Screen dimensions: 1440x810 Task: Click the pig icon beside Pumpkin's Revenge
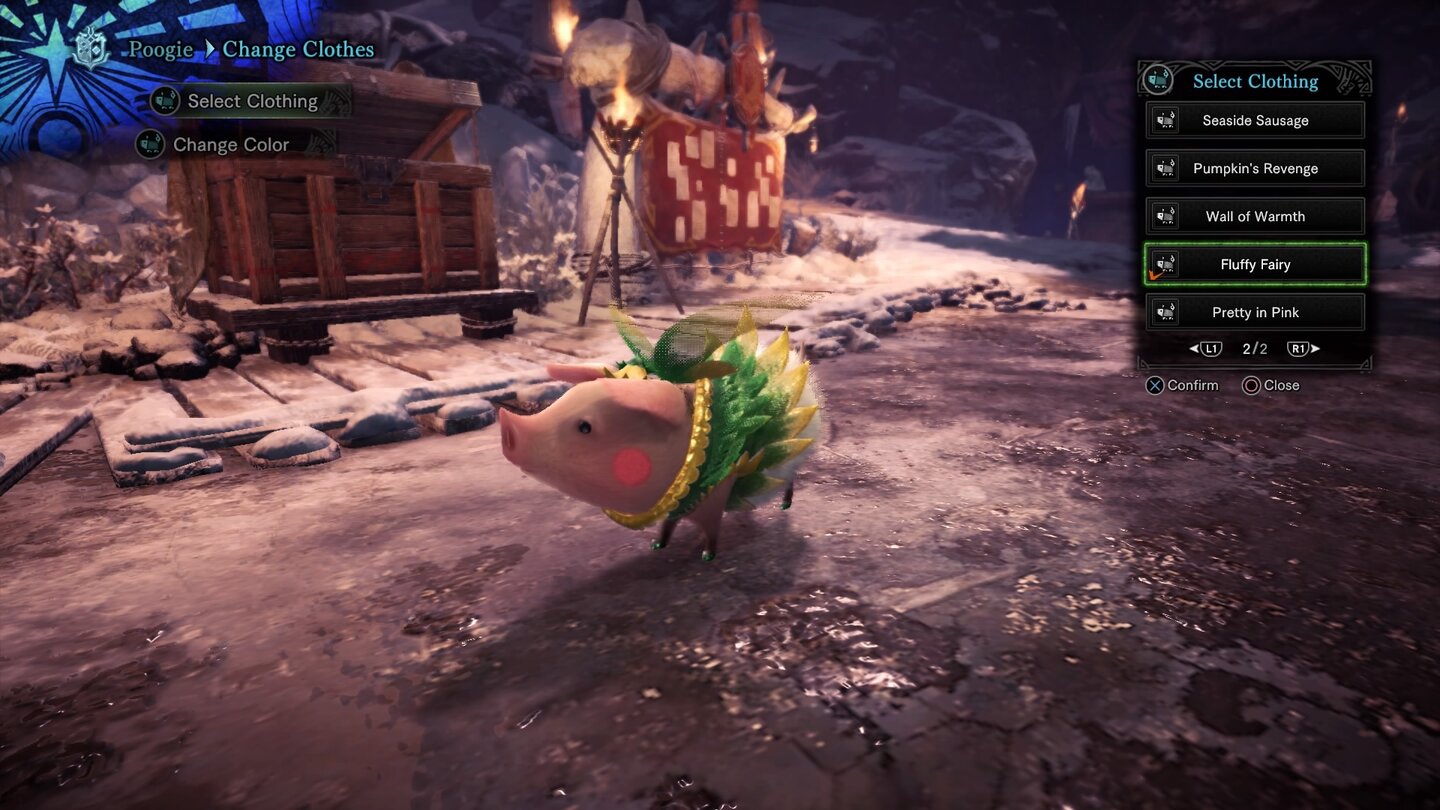[x=1168, y=168]
